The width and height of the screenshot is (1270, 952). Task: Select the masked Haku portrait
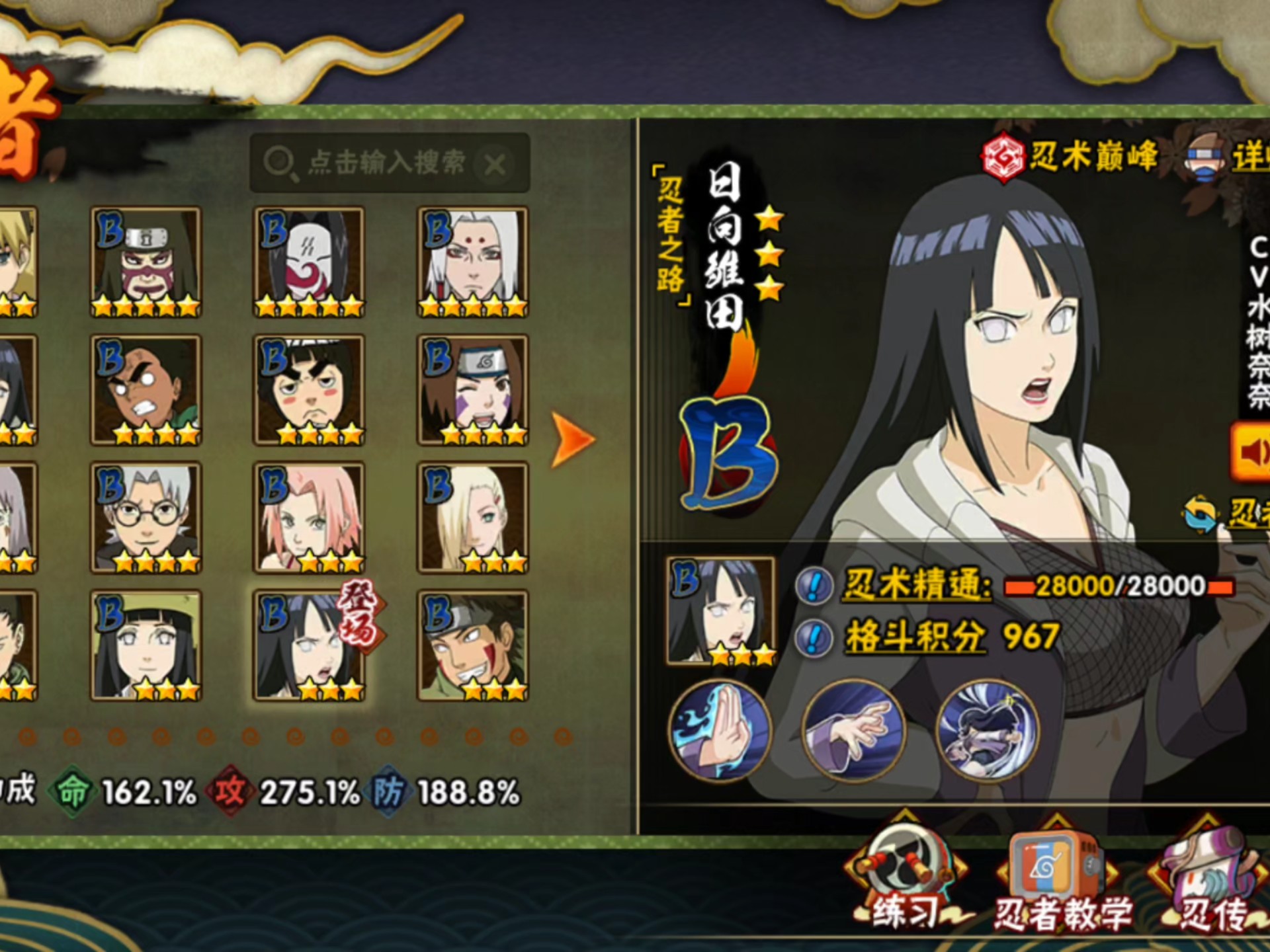point(309,262)
